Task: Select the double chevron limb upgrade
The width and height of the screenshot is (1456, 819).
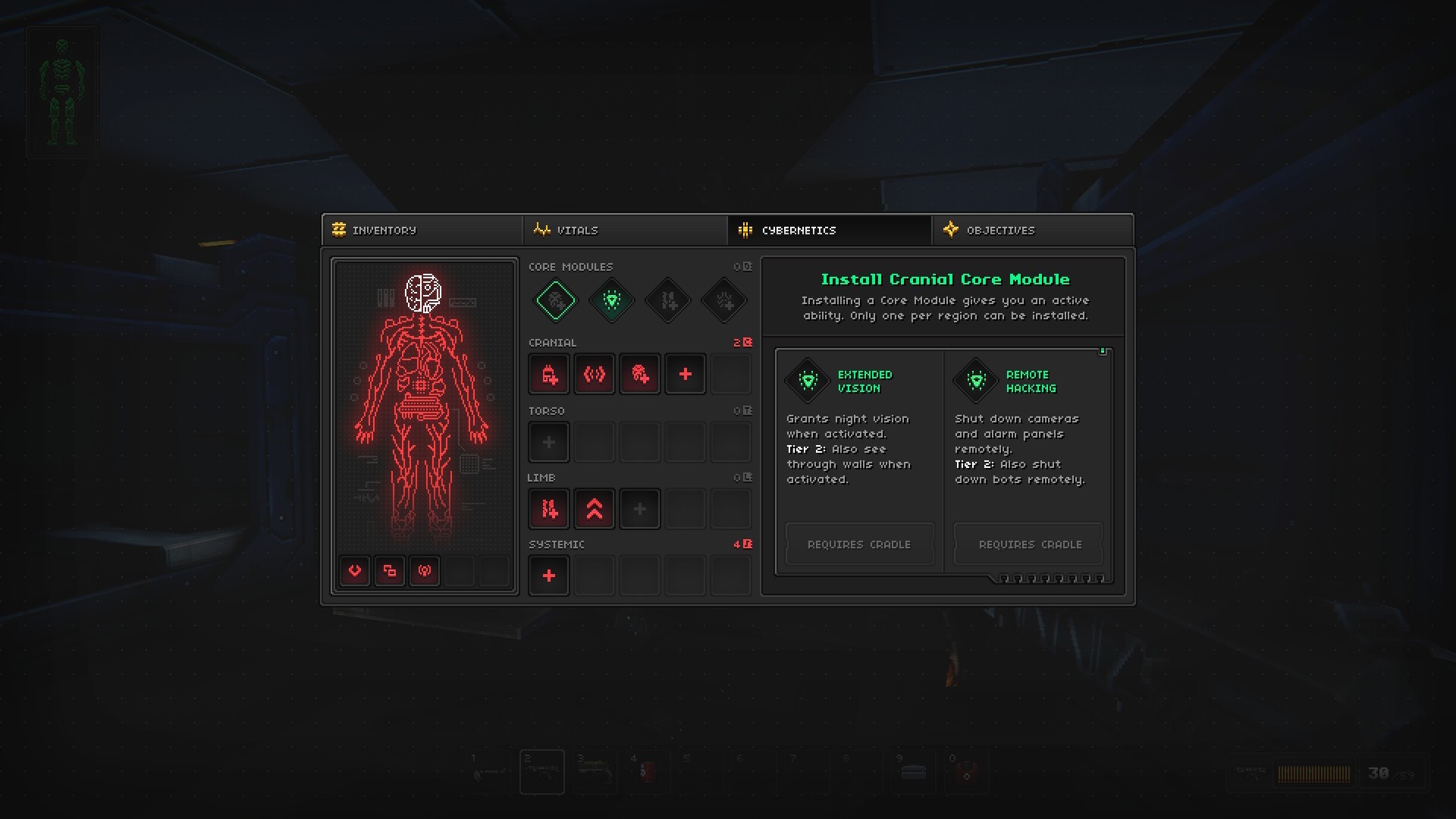Action: click(x=595, y=509)
